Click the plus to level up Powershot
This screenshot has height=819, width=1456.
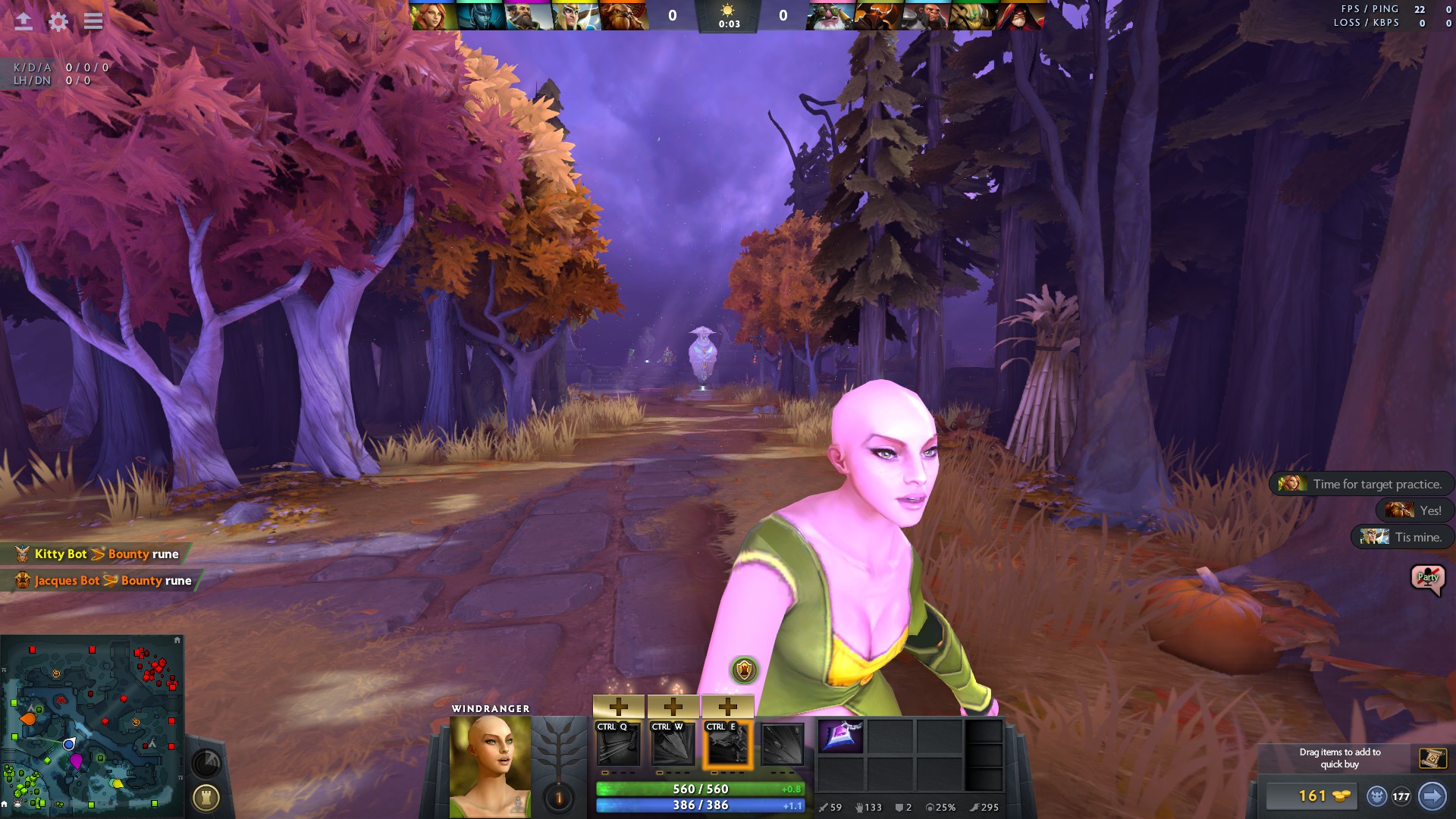(673, 706)
